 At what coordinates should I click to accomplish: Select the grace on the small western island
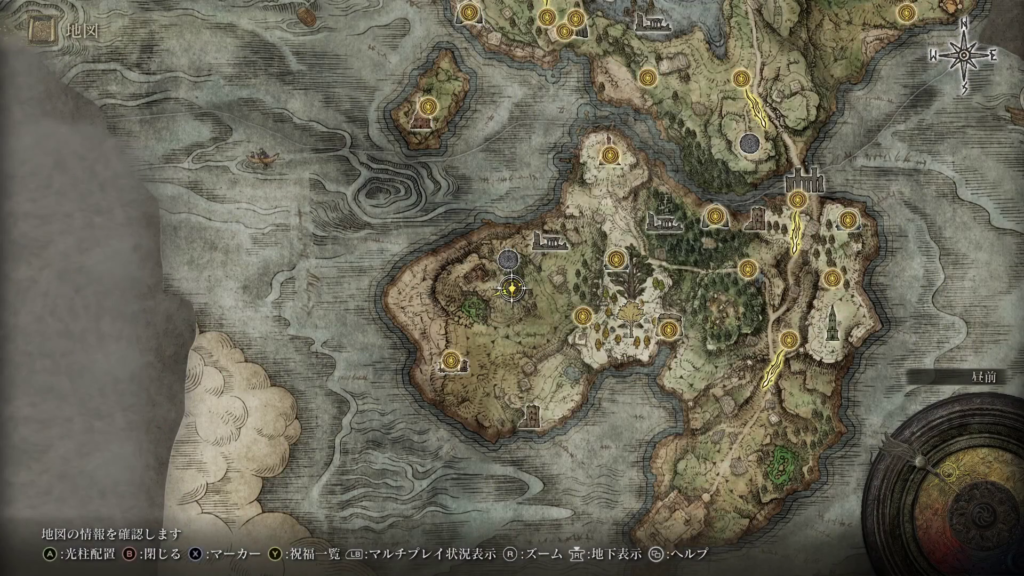pos(428,105)
